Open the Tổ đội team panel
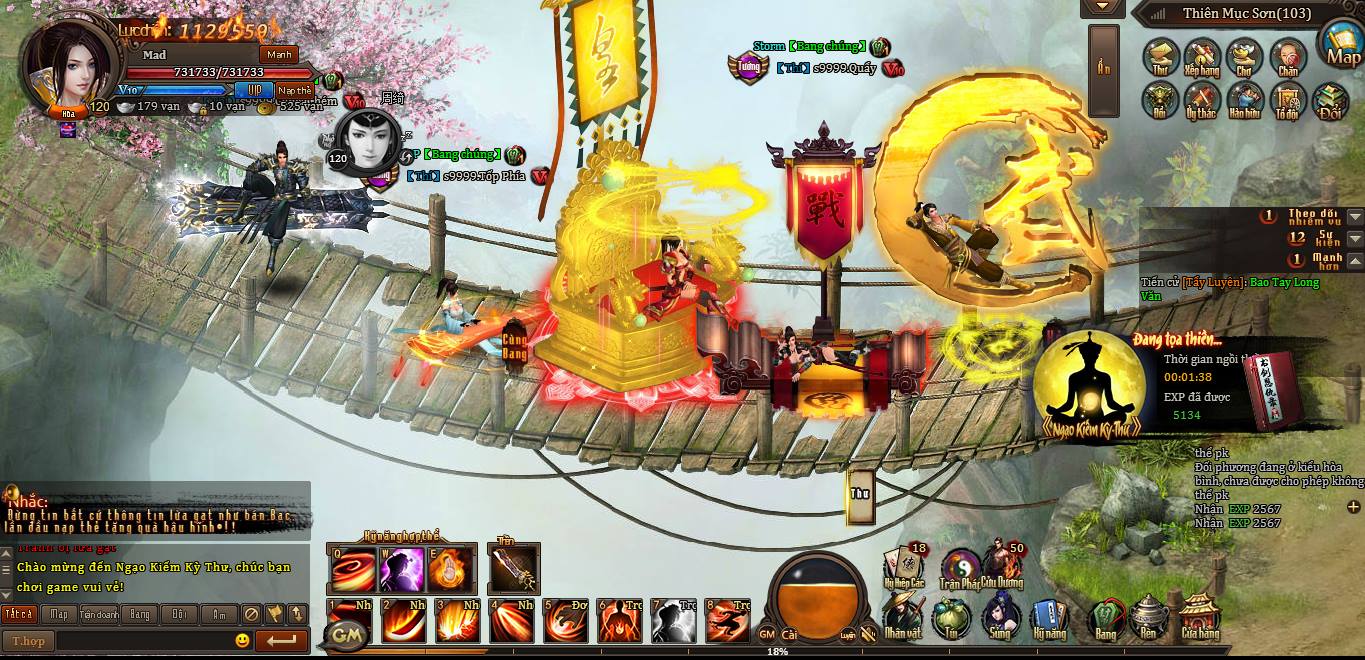The width and height of the screenshot is (1365, 660). tap(1288, 100)
